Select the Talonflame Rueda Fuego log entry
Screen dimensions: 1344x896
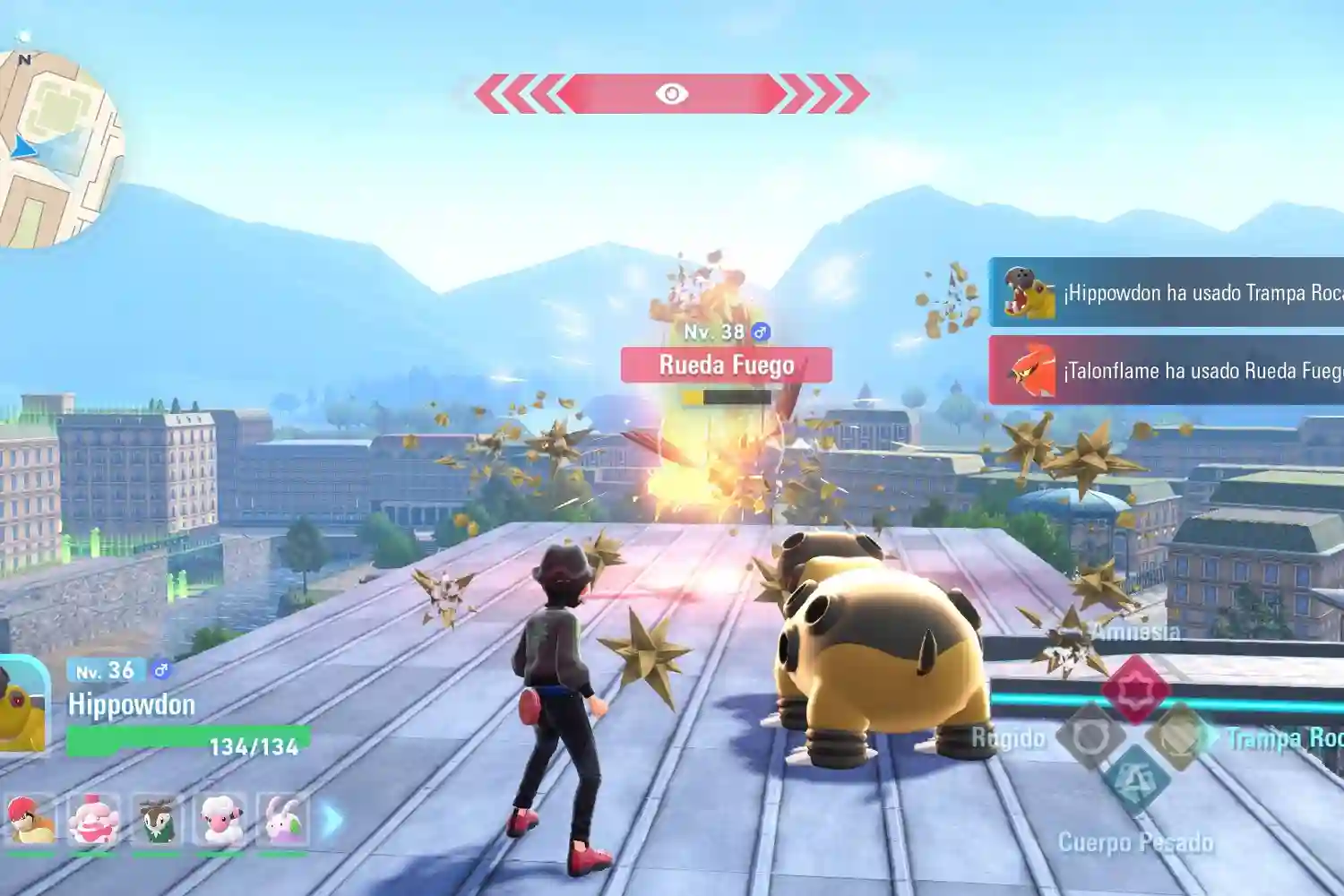click(1166, 370)
